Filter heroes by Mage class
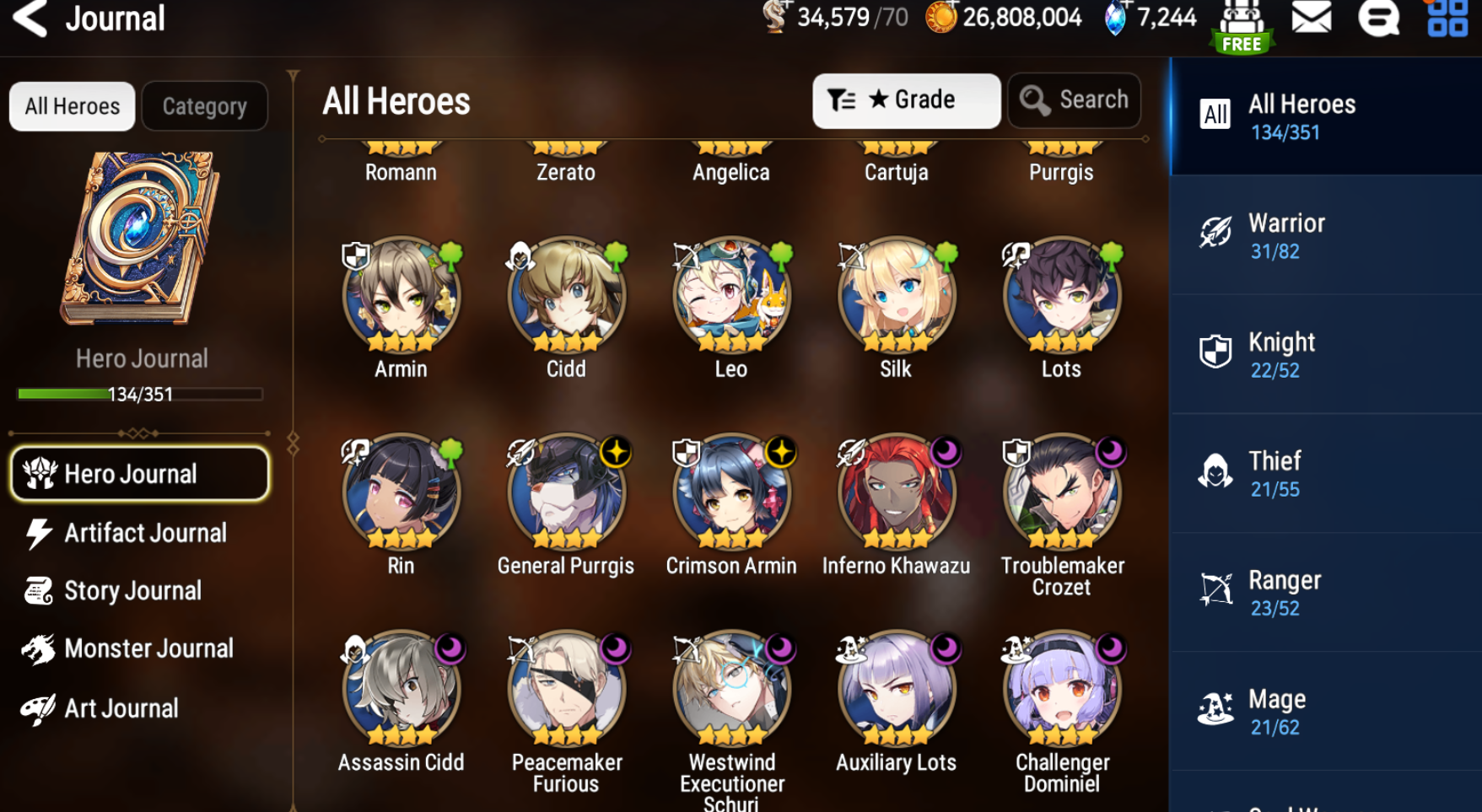The width and height of the screenshot is (1482, 812). coord(1324,711)
